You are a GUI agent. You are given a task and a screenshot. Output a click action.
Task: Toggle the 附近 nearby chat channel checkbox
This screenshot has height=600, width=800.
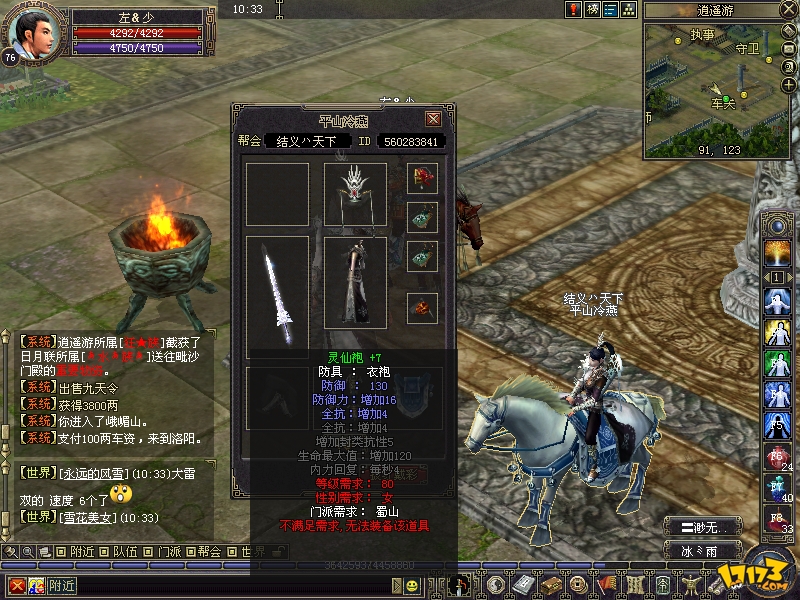pyautogui.click(x=62, y=551)
